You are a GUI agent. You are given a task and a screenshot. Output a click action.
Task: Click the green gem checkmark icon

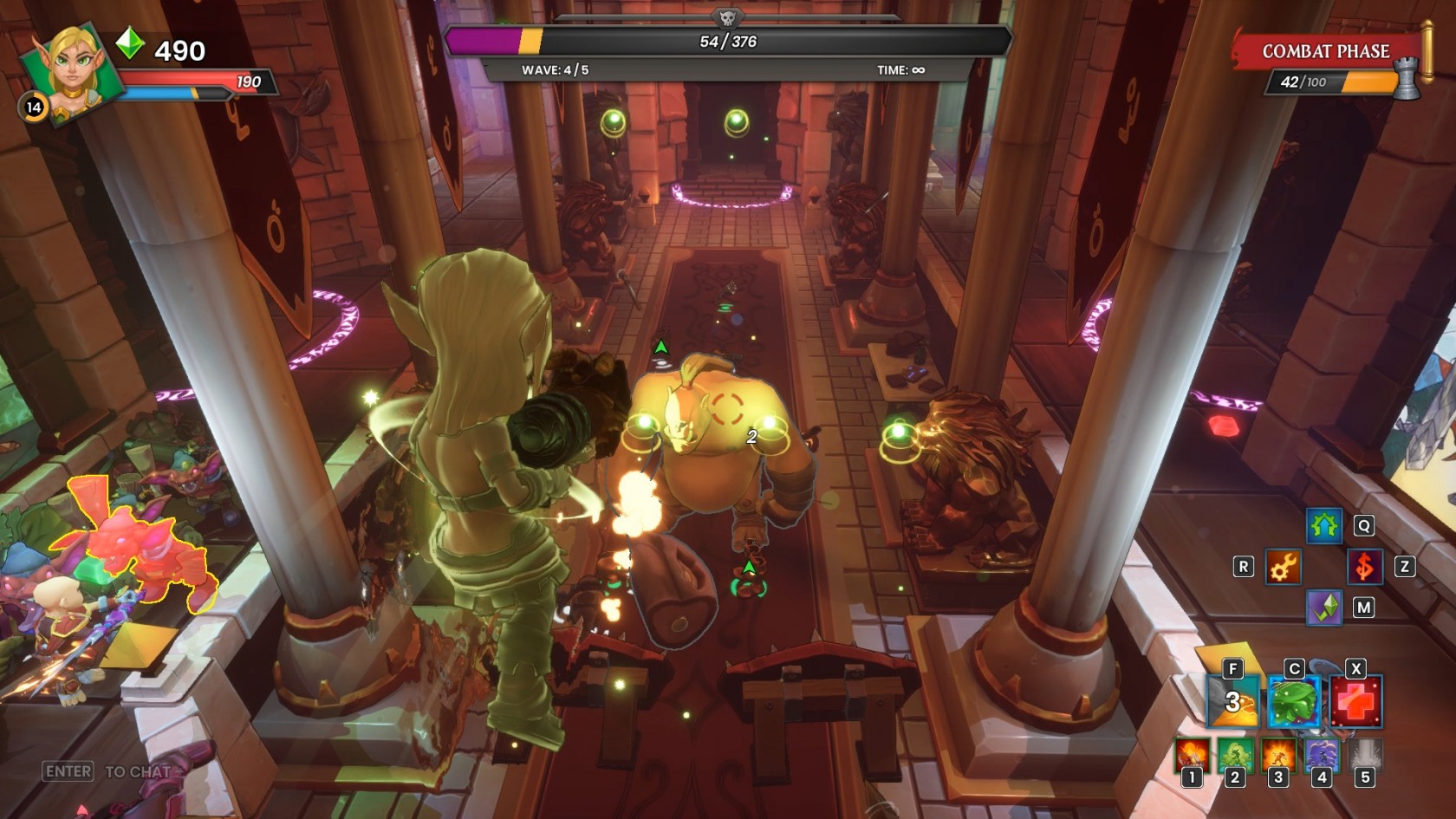pyautogui.click(x=1323, y=608)
